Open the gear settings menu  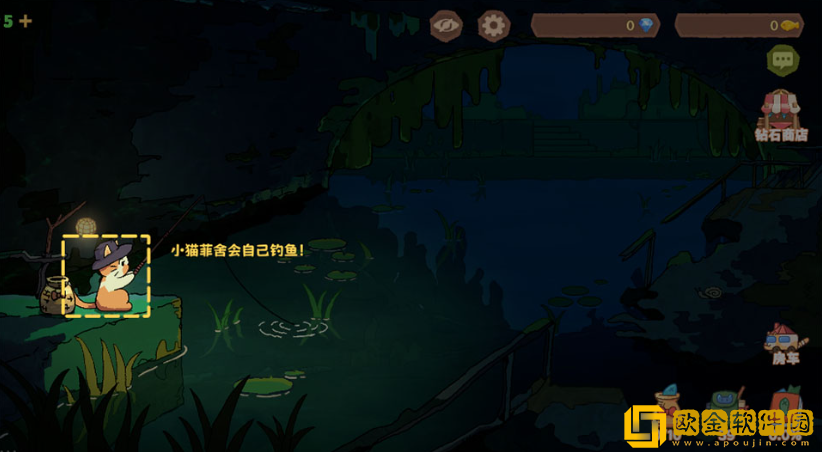pyautogui.click(x=493, y=25)
